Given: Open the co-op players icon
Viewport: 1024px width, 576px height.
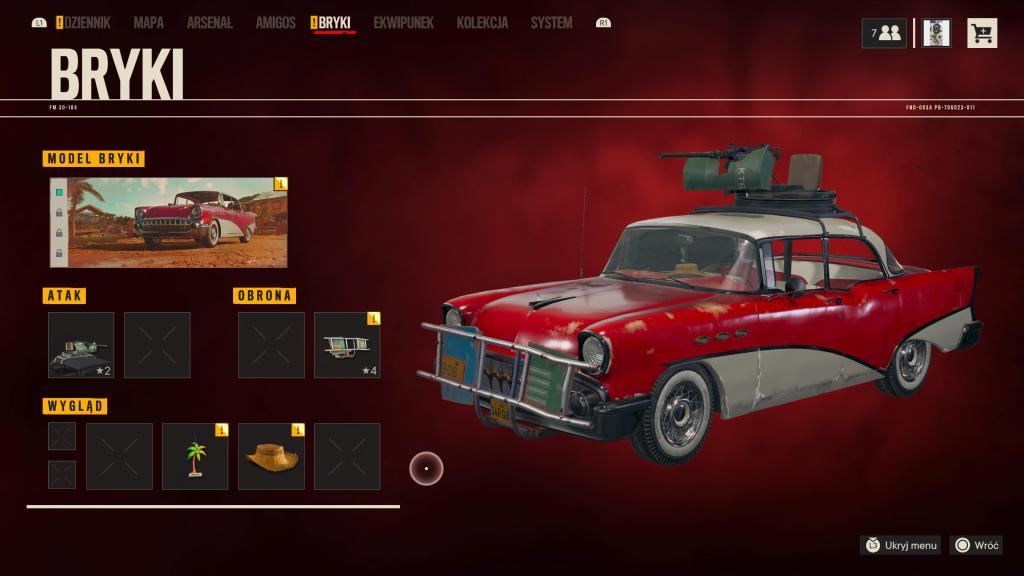Looking at the screenshot, I should 884,33.
